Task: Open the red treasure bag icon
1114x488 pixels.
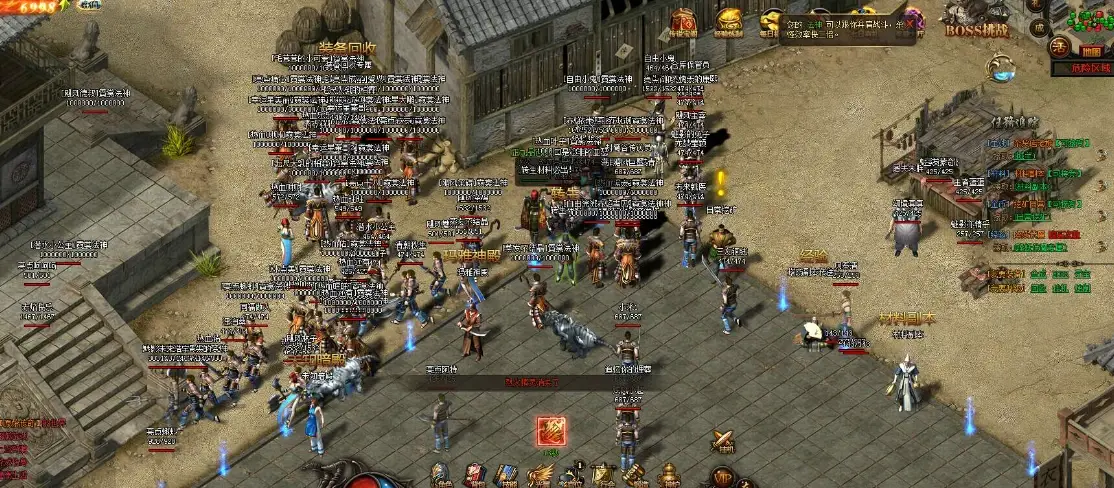Action: [685, 22]
